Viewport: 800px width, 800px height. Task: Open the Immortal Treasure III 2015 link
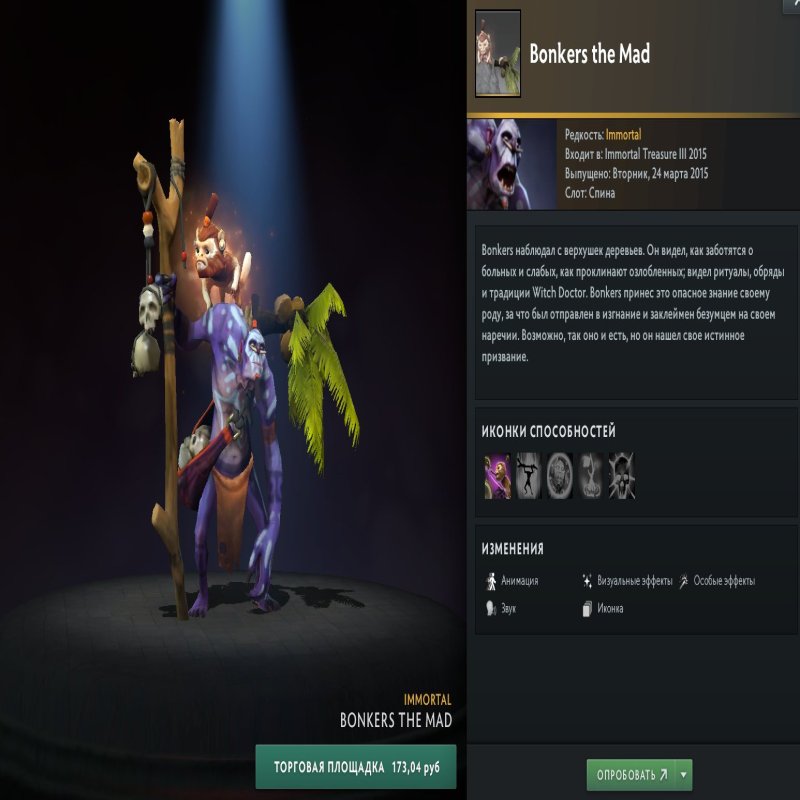tap(661, 154)
